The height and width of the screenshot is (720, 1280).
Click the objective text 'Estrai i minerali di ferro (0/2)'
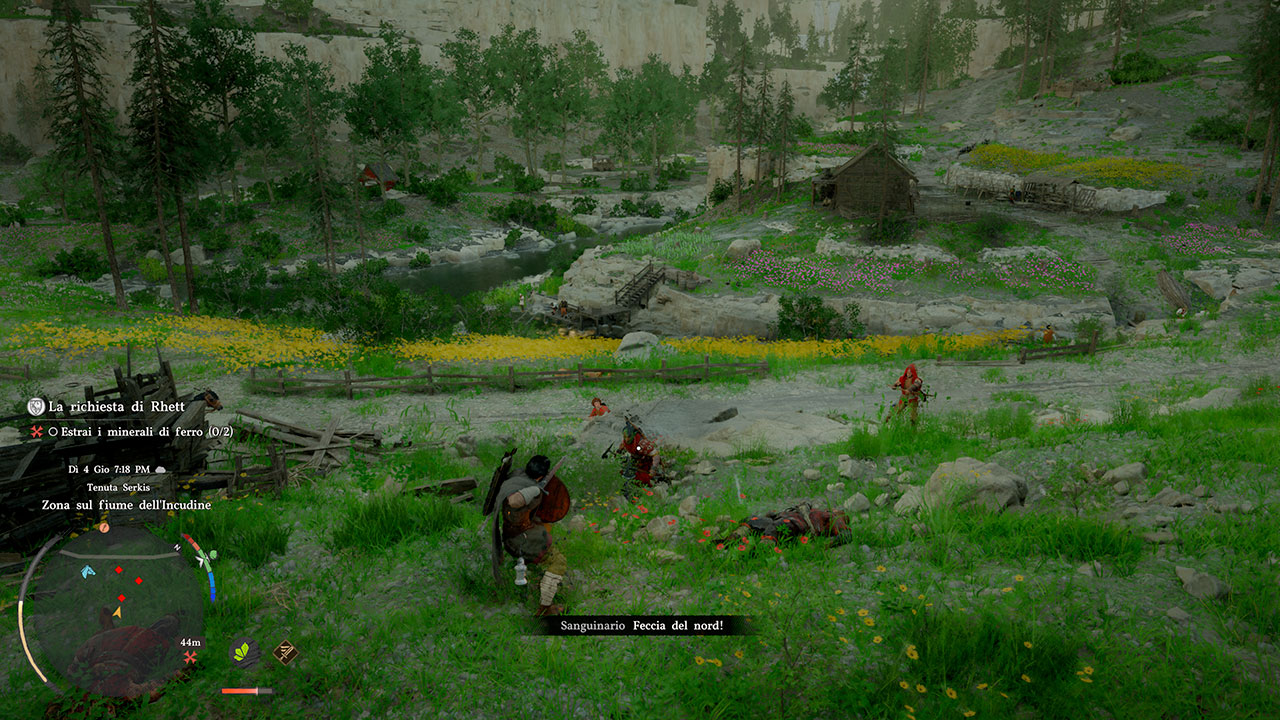tap(145, 431)
